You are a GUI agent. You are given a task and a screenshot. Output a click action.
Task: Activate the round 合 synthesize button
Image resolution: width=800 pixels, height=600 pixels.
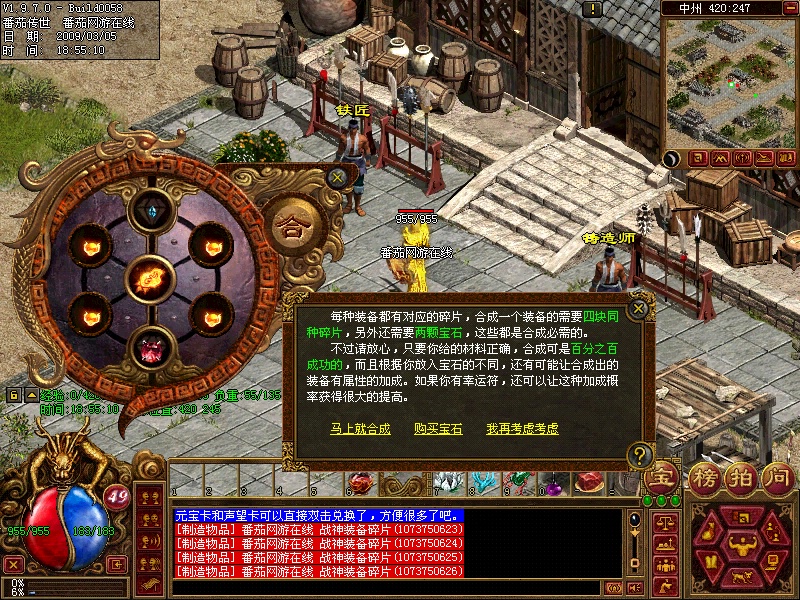(291, 220)
